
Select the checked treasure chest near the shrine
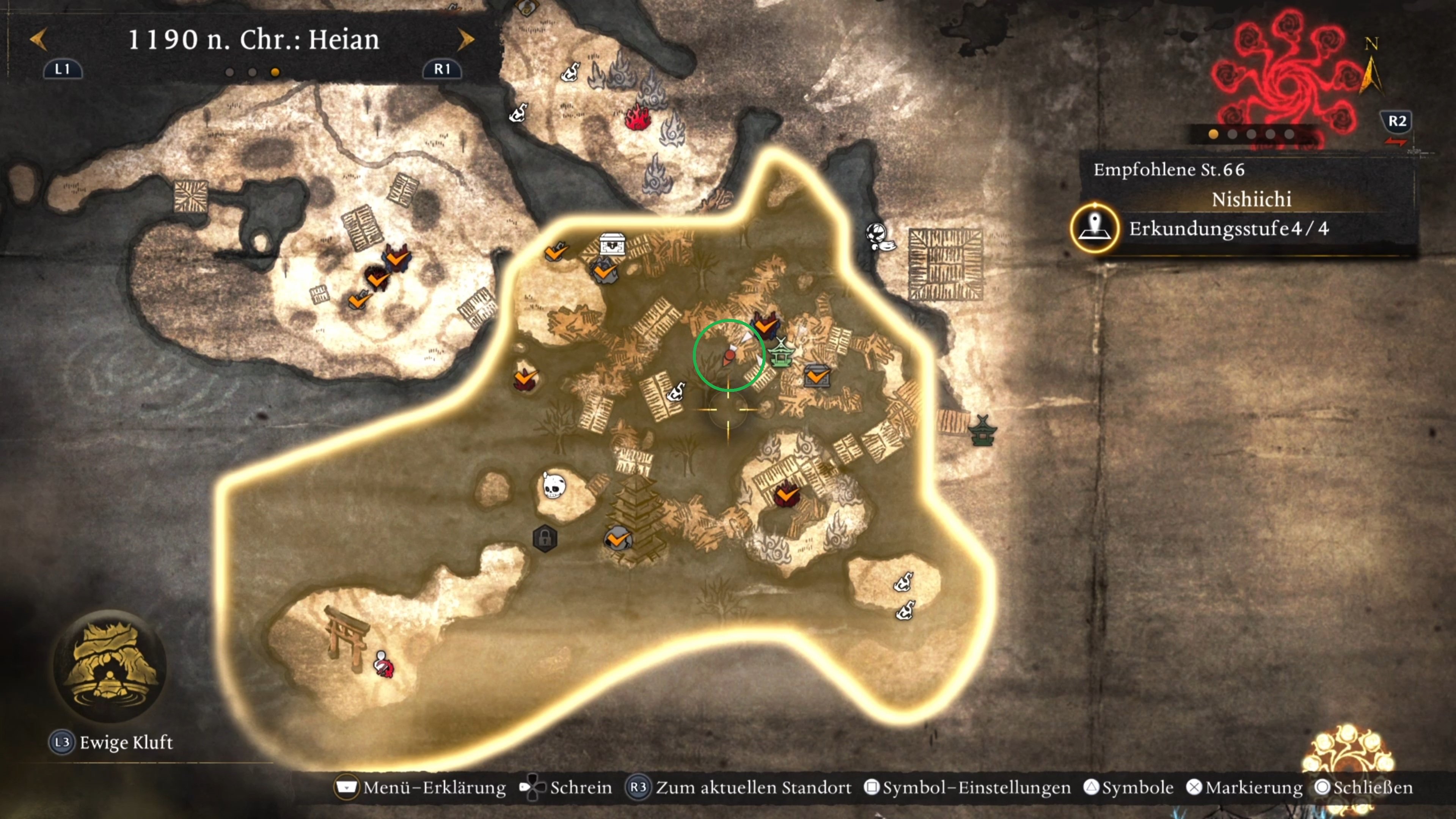tap(817, 375)
